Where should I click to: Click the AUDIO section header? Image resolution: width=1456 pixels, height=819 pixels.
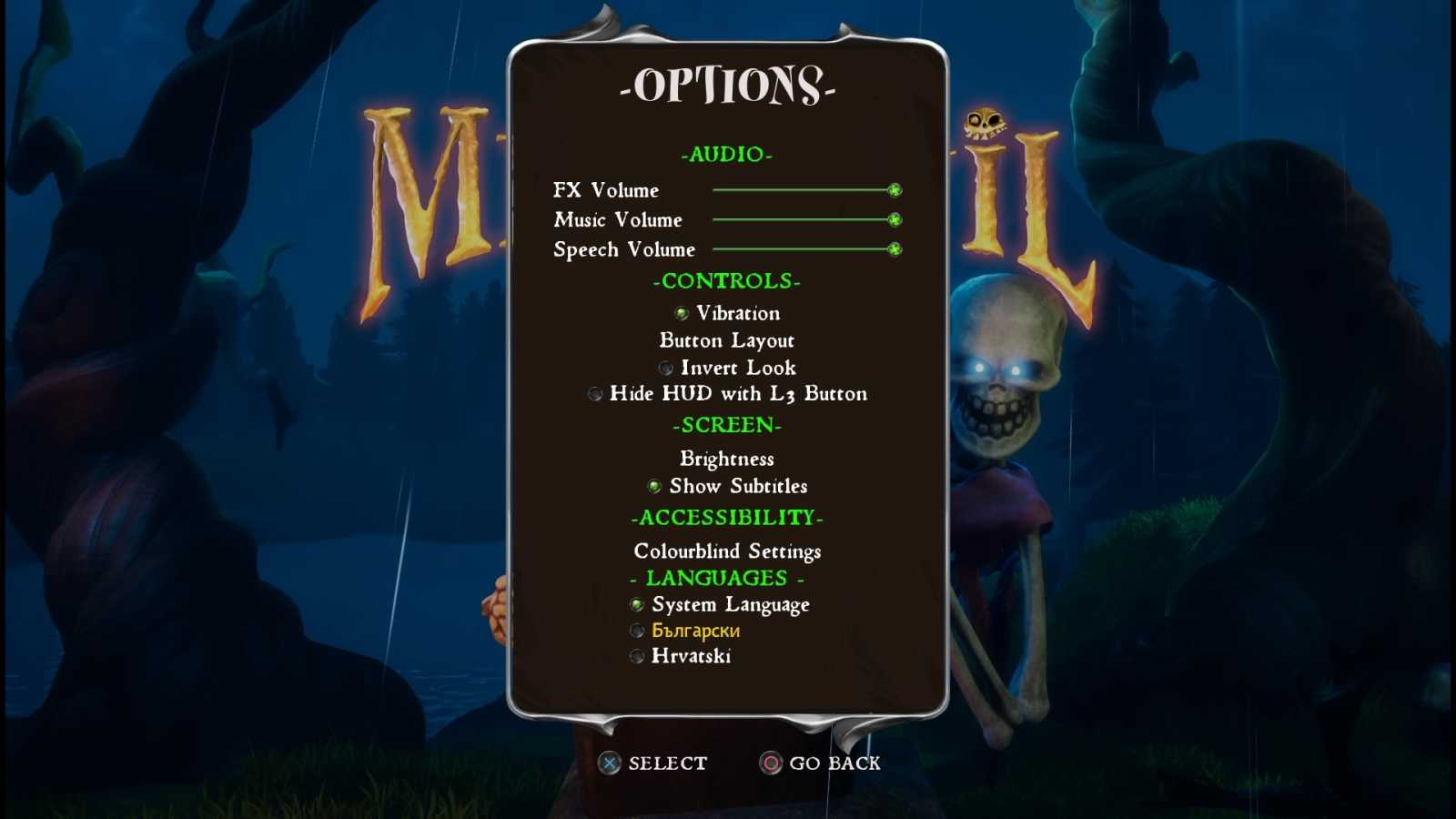click(726, 155)
